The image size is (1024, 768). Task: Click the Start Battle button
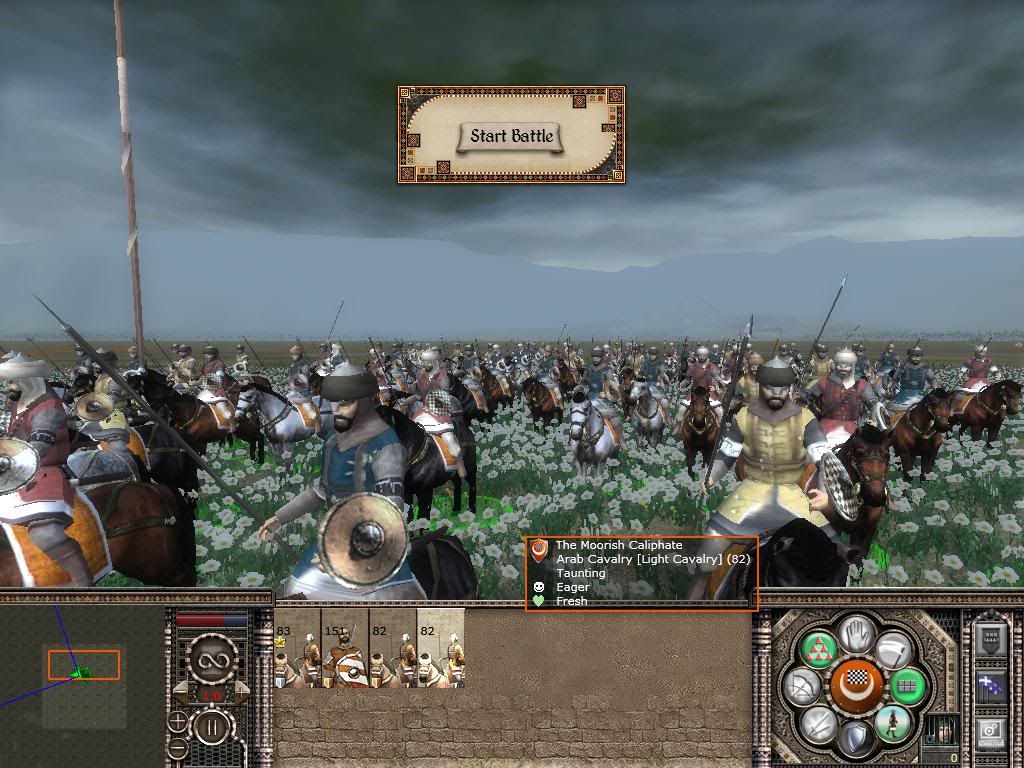point(511,137)
